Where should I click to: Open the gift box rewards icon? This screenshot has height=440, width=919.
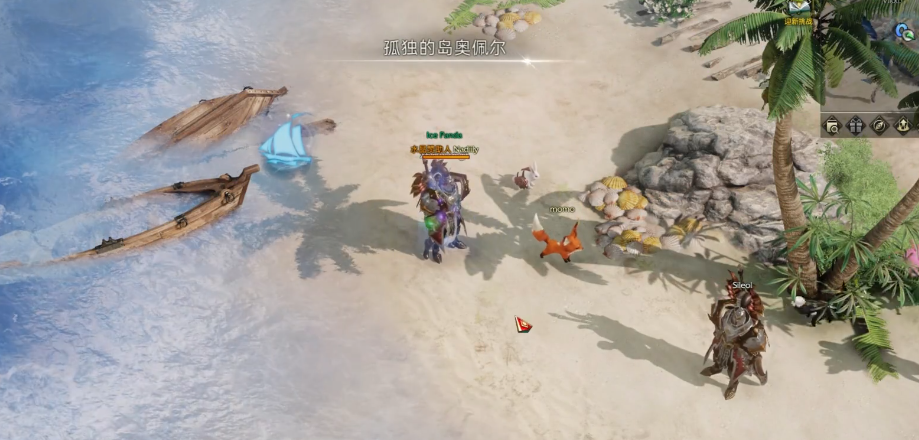click(856, 125)
